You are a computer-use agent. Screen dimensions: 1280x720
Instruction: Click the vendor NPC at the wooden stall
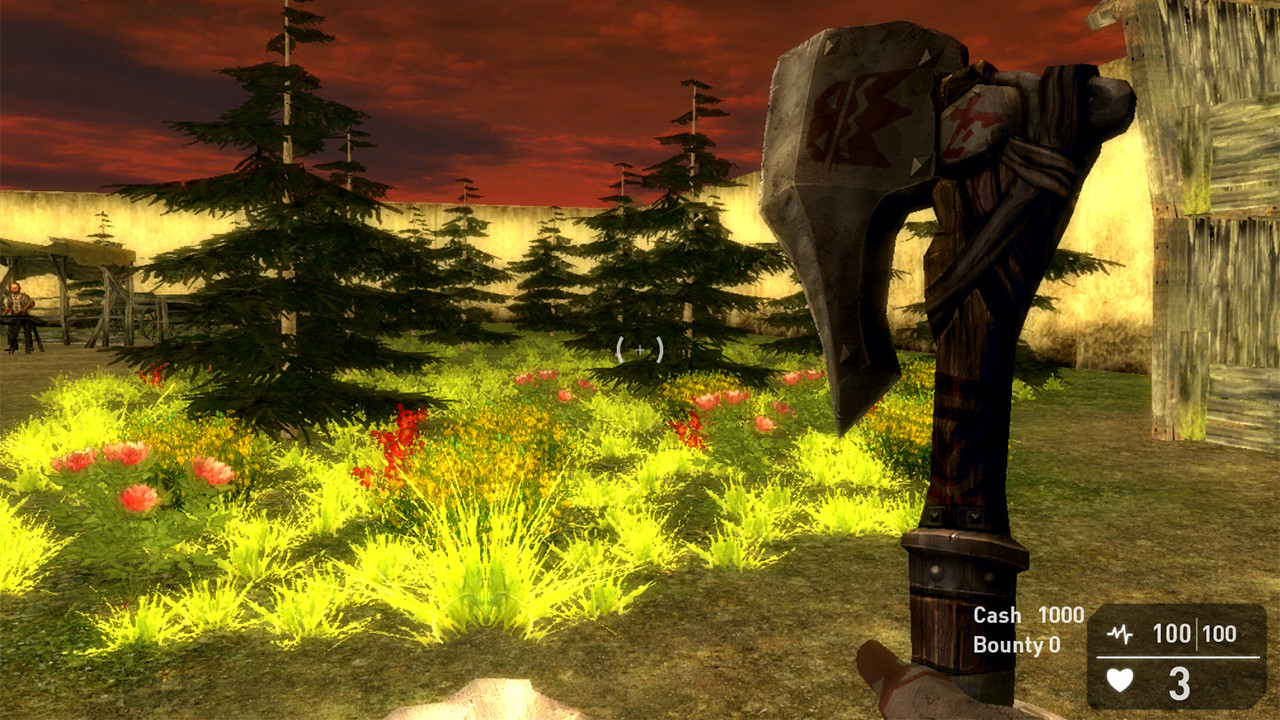(17, 302)
